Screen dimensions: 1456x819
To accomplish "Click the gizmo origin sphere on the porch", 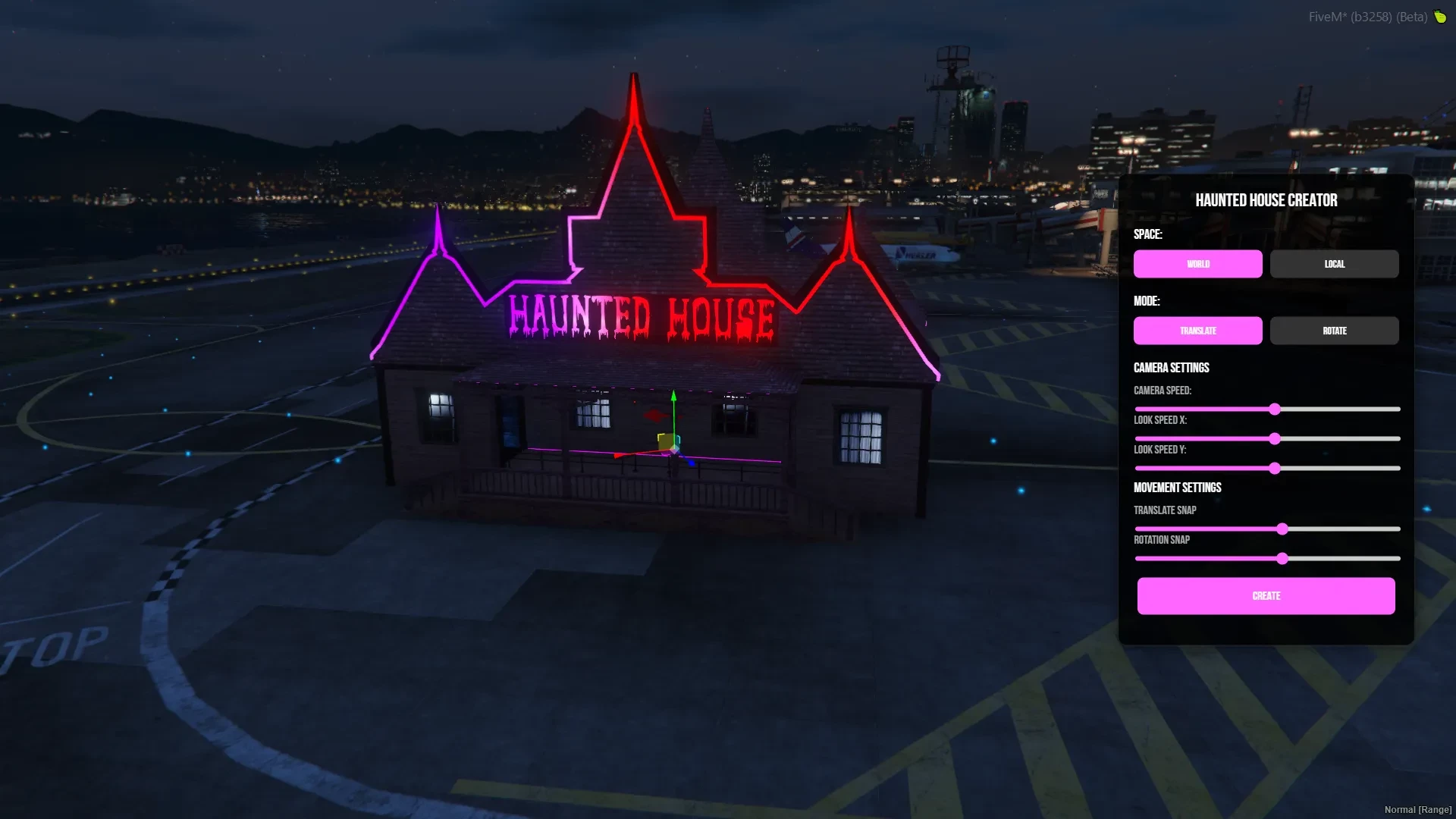I will click(x=673, y=447).
